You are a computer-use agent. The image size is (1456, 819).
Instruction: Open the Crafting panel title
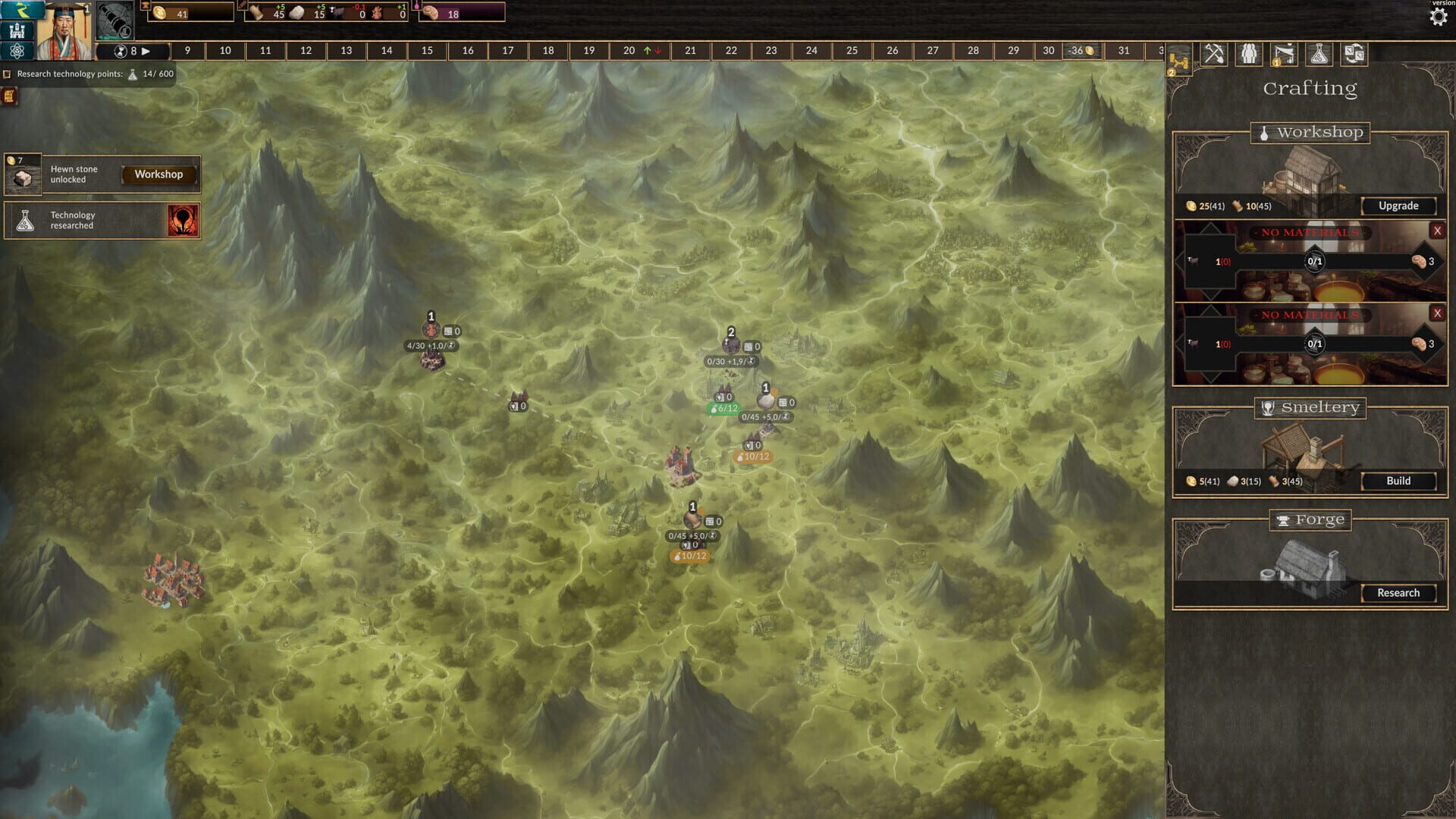tap(1310, 88)
